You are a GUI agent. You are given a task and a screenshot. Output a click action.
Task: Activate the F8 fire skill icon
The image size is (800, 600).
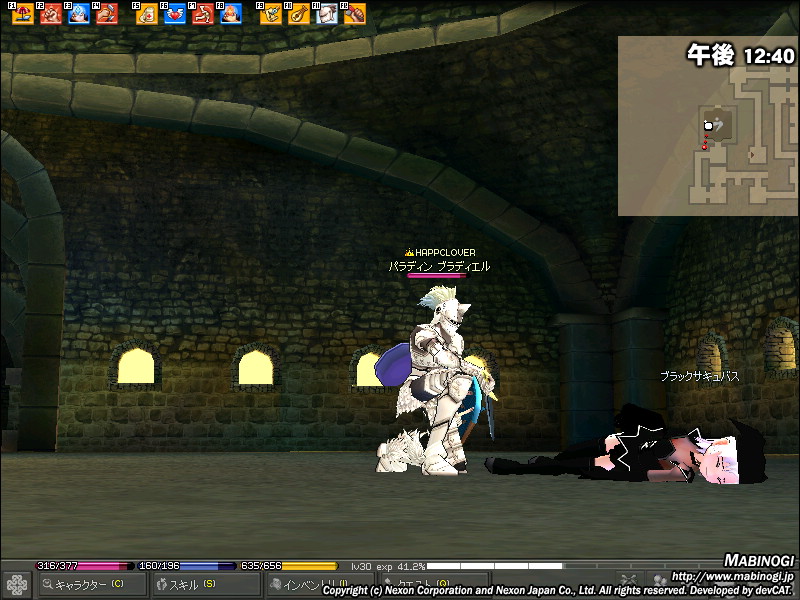click(x=230, y=14)
